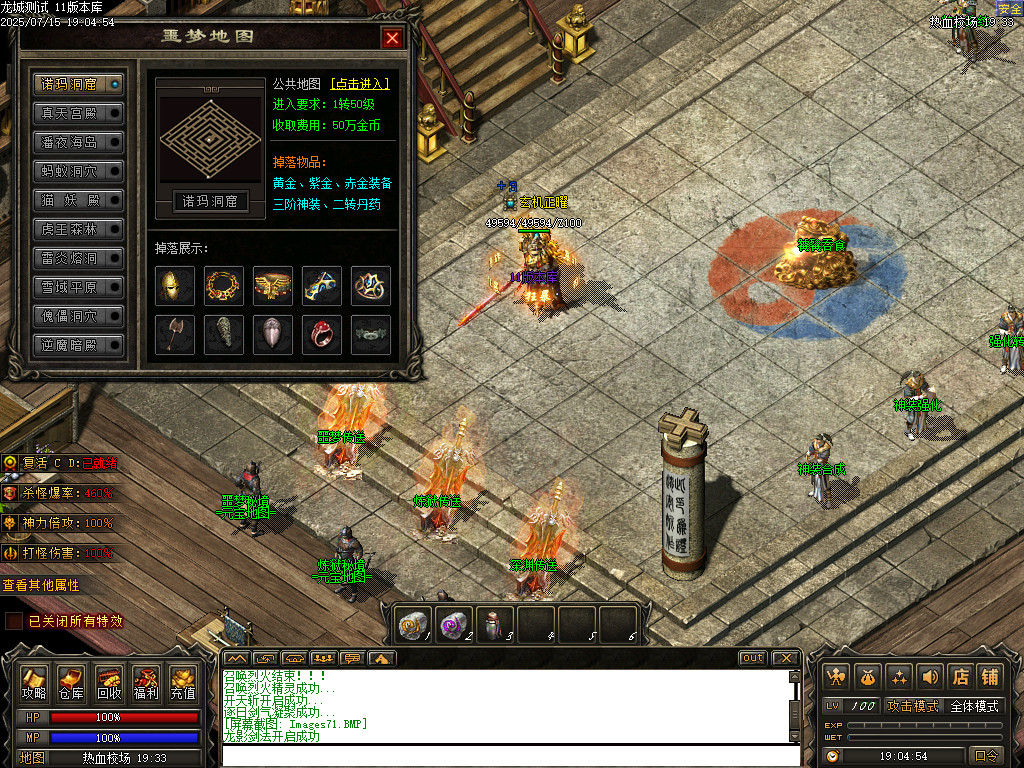Click the chat panel's out button
This screenshot has width=1024, height=768.
coord(753,658)
